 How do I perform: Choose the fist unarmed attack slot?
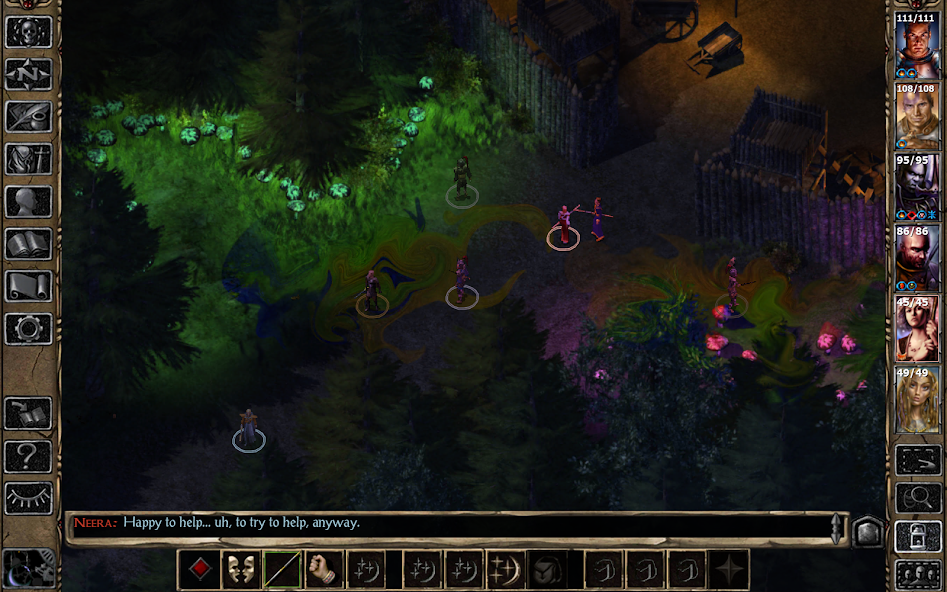click(325, 570)
